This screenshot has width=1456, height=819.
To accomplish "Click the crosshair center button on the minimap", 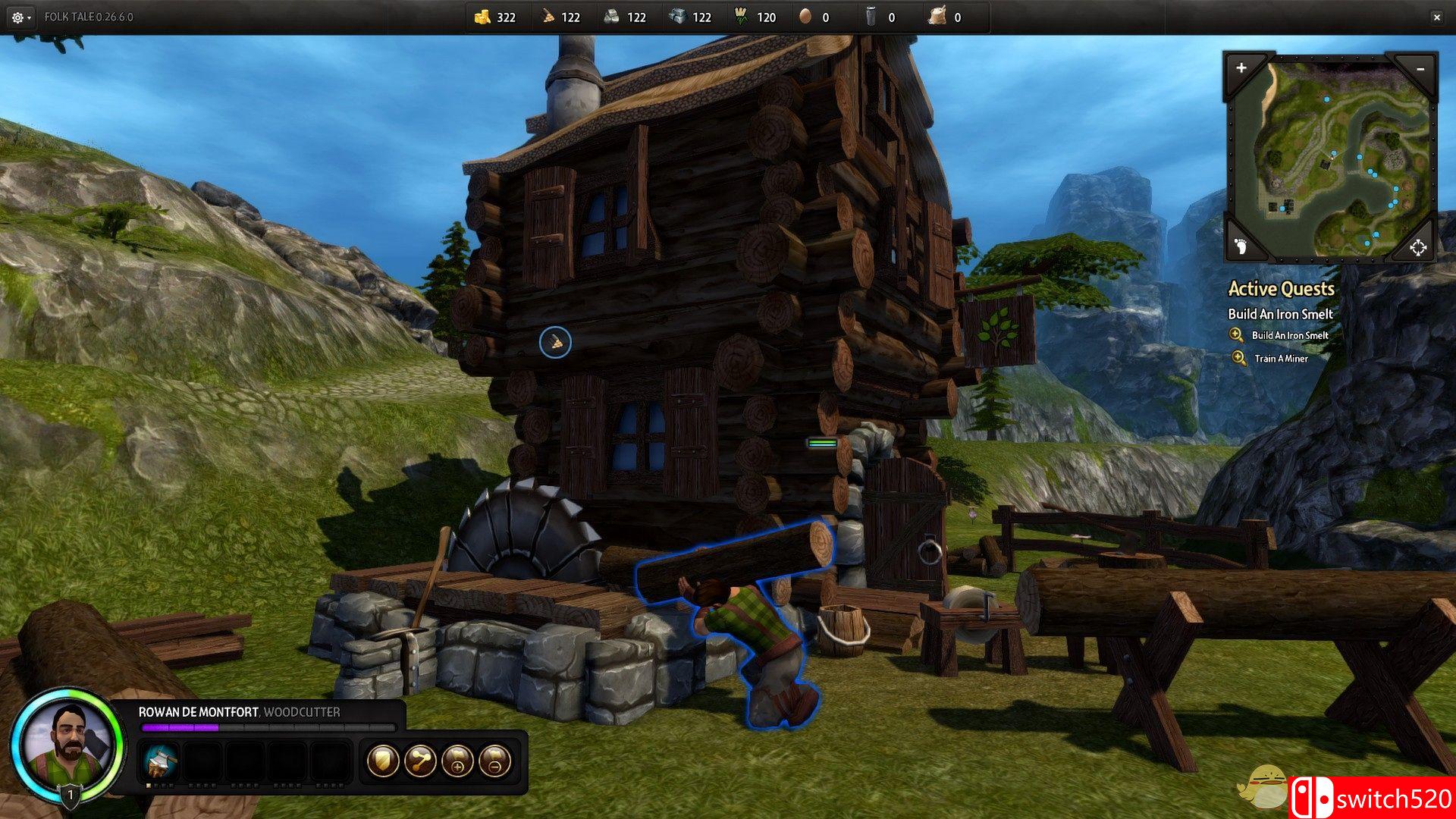I will point(1418,247).
